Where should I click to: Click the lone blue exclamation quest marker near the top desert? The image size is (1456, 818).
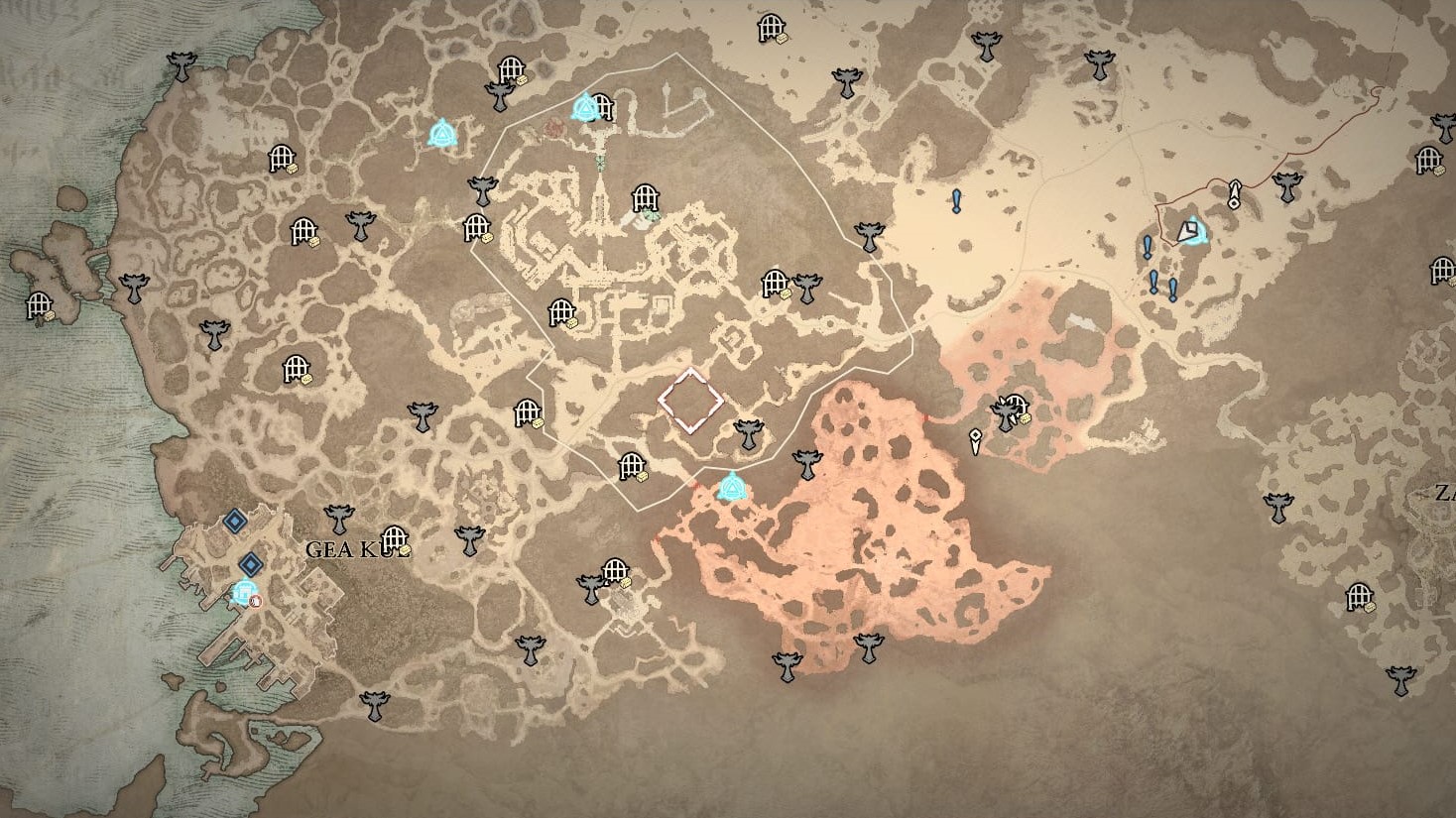(956, 201)
